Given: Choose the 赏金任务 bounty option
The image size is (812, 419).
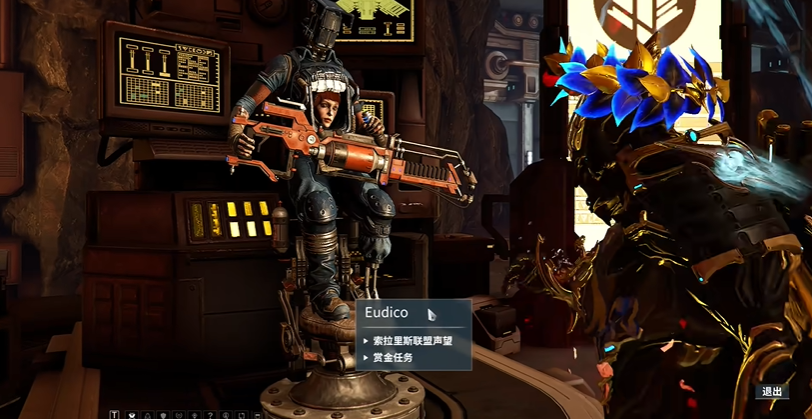Looking at the screenshot, I should 393,357.
